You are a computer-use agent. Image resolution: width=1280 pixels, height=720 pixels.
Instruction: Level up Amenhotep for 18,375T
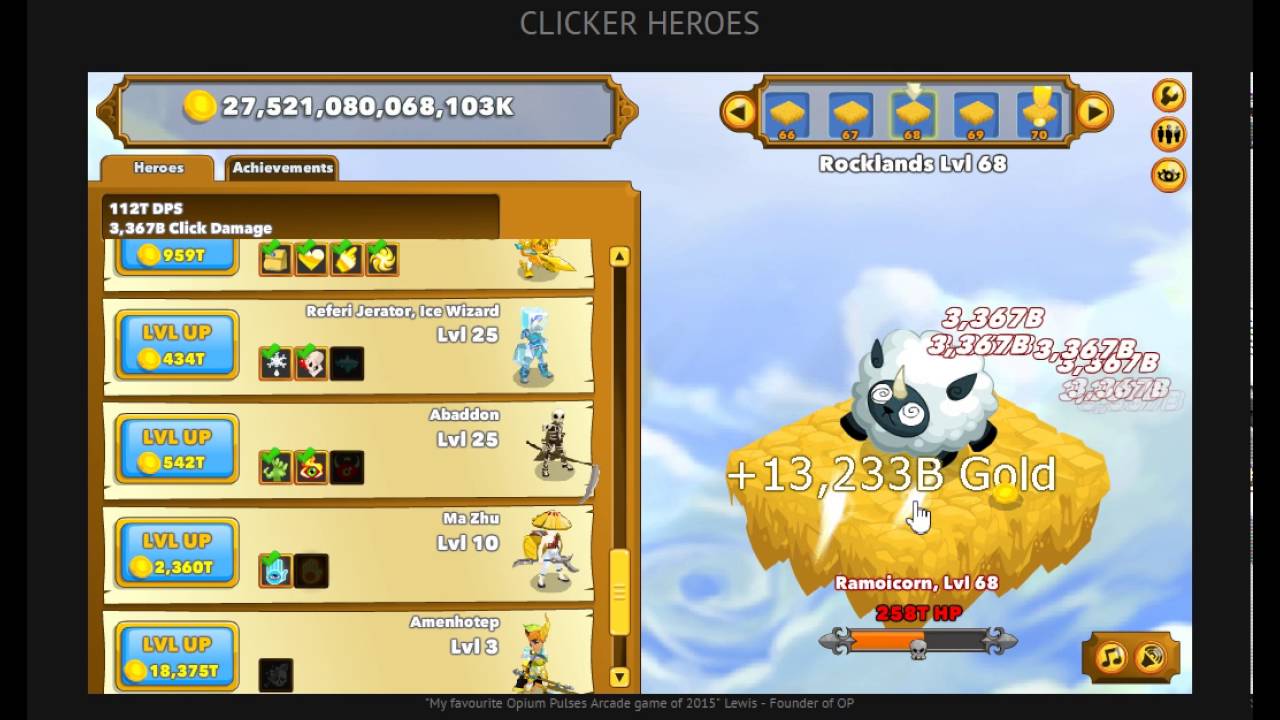(x=177, y=657)
